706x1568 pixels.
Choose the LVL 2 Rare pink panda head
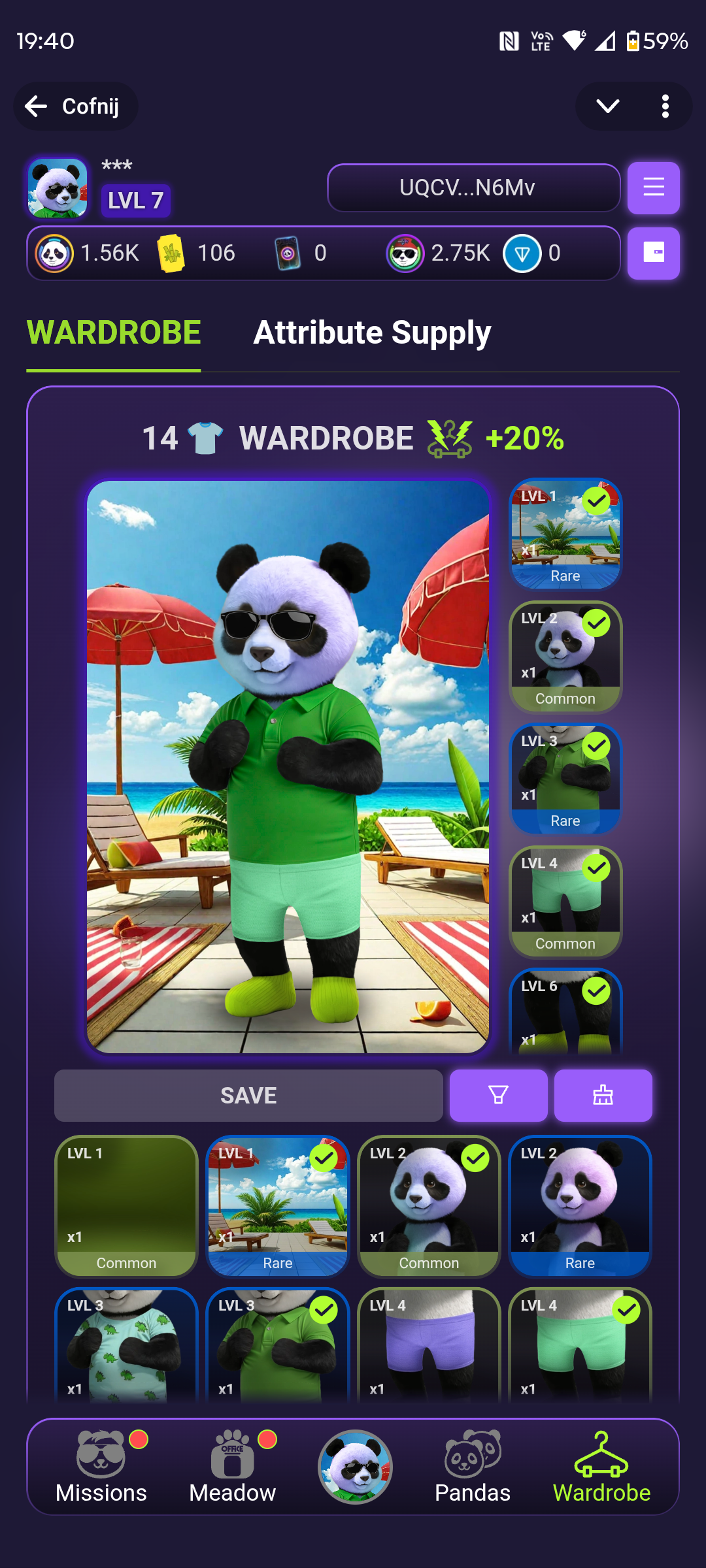pyautogui.click(x=580, y=1206)
